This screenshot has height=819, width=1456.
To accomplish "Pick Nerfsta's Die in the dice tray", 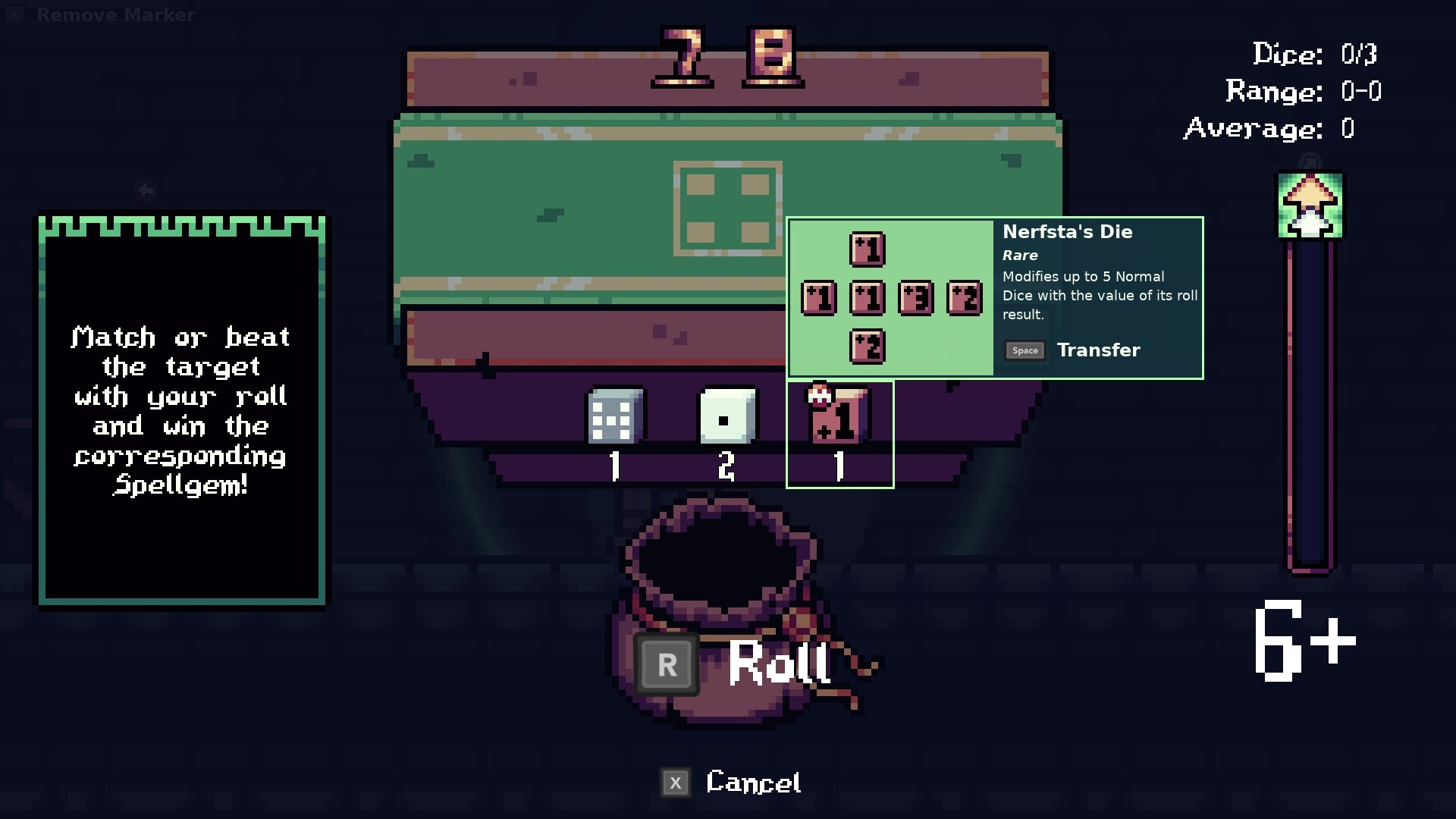I will [x=839, y=416].
